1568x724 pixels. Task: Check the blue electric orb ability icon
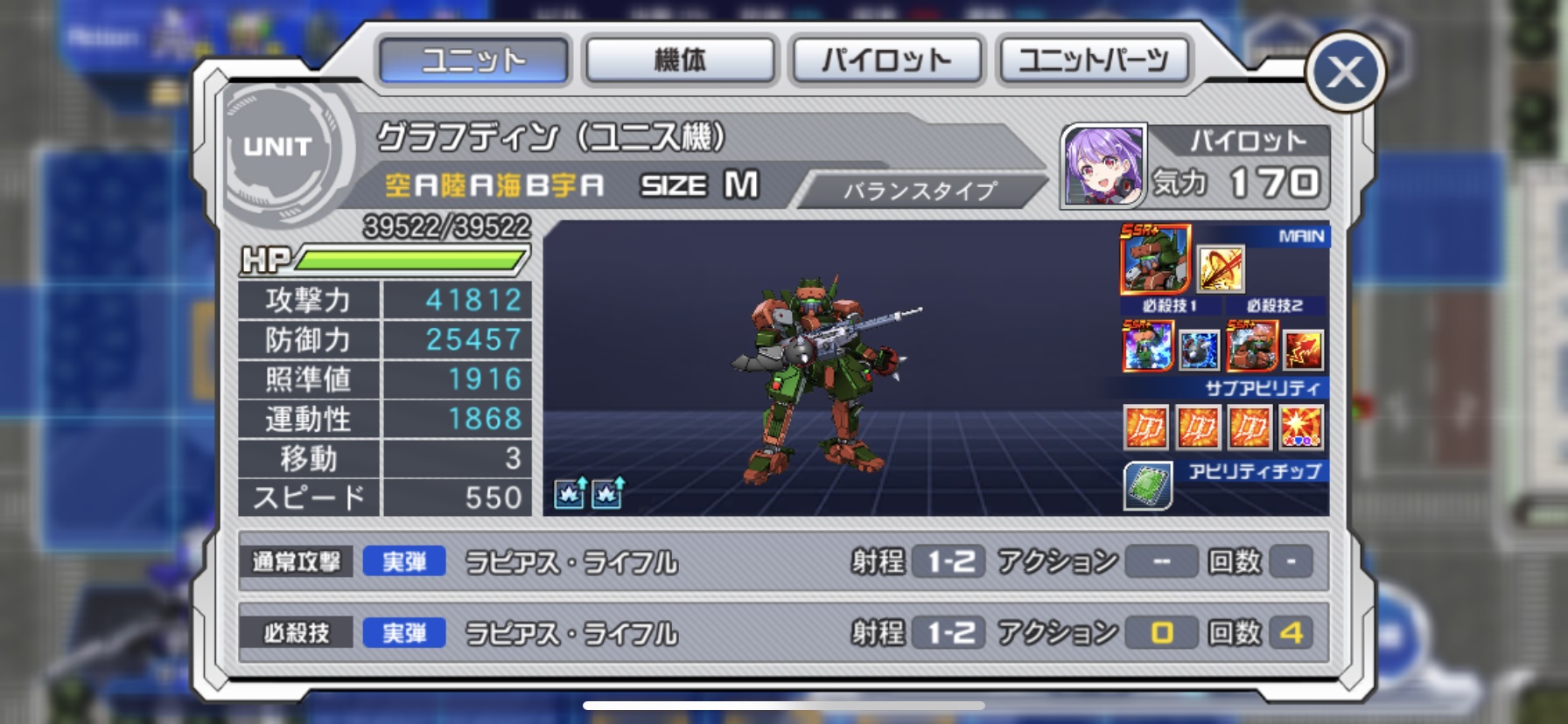pos(1199,350)
